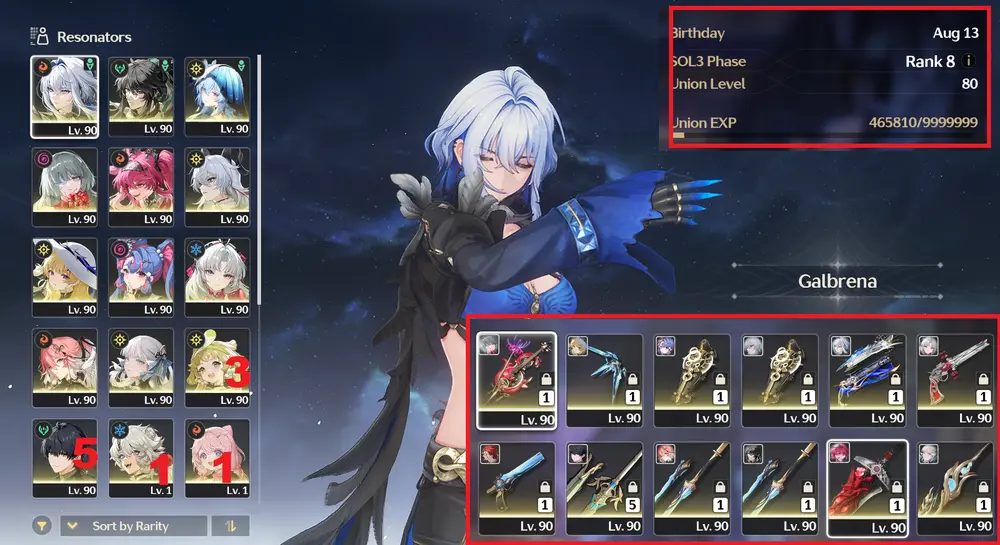The image size is (1000, 545).
Task: Click the filter funnel button
Action: click(42, 526)
